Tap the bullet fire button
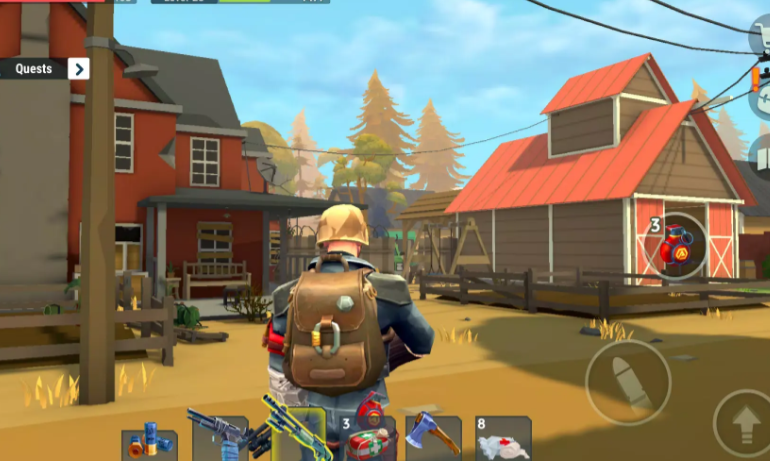The height and width of the screenshot is (461, 770). (x=627, y=382)
